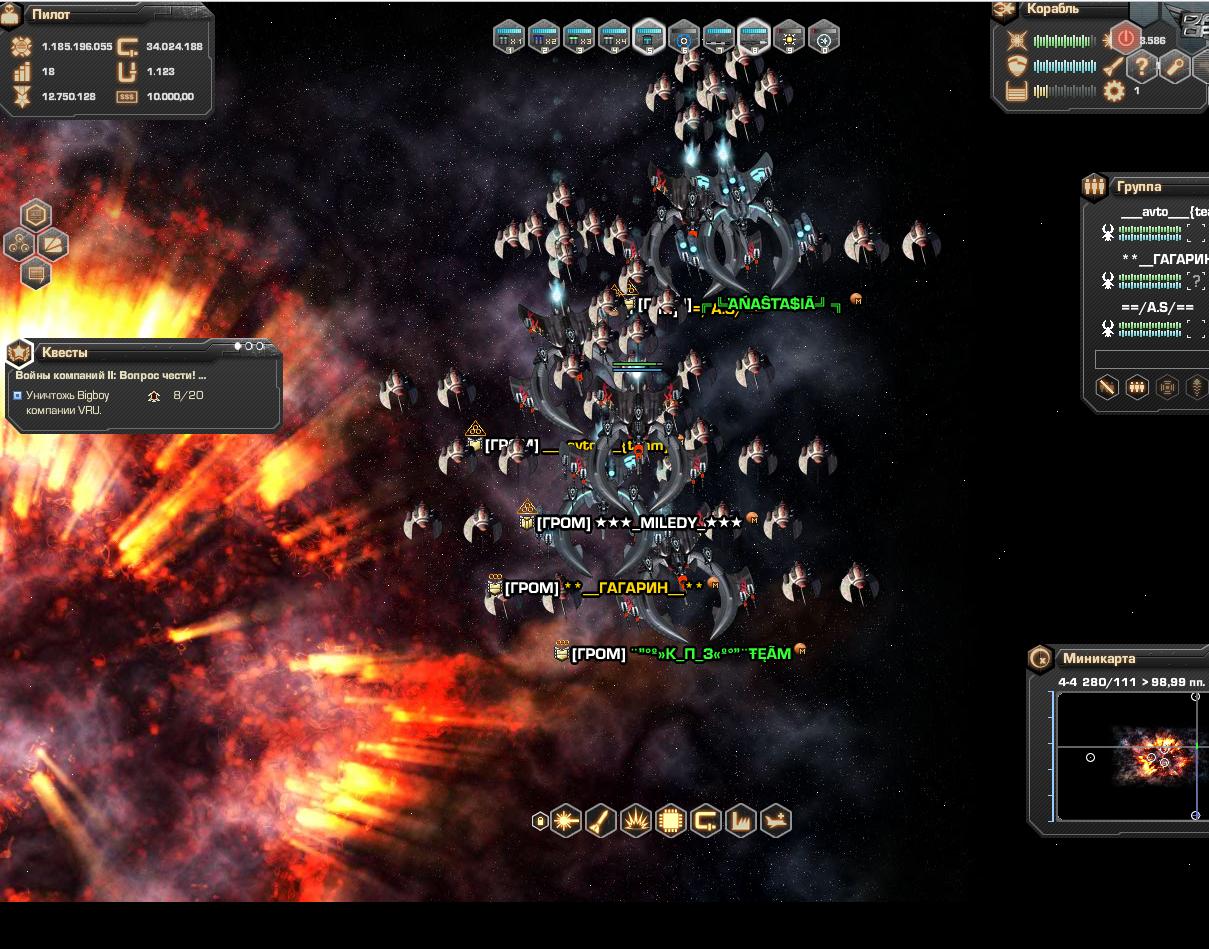
Task: Click the red power logout button
Action: click(x=1126, y=39)
